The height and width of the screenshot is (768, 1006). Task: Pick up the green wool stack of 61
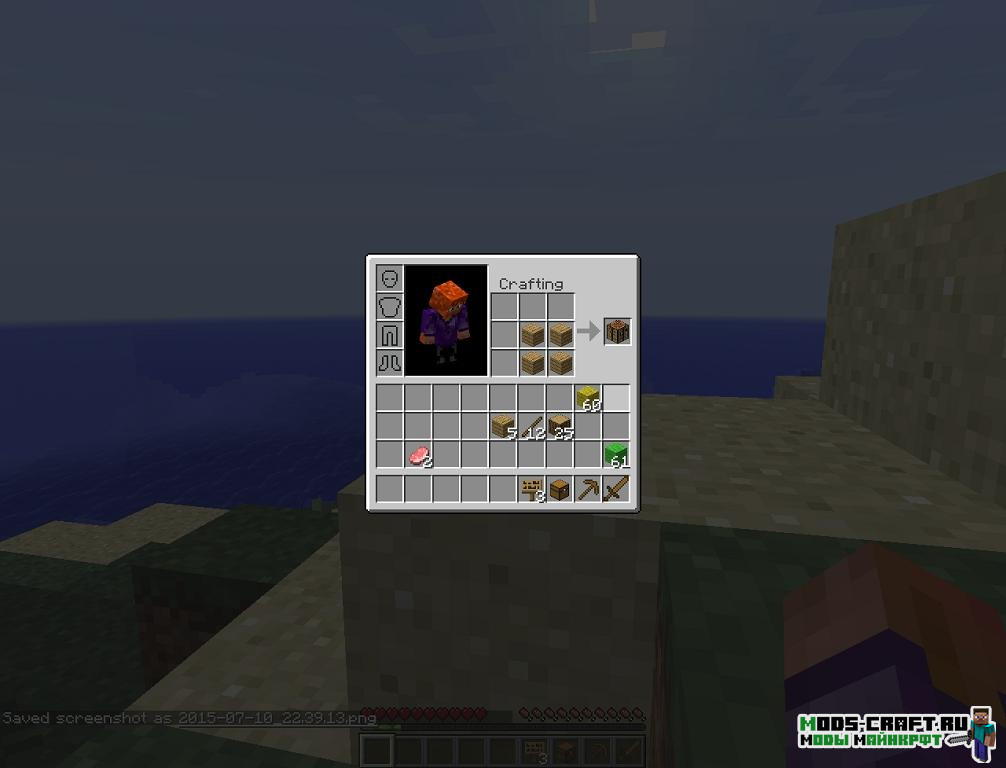616,455
